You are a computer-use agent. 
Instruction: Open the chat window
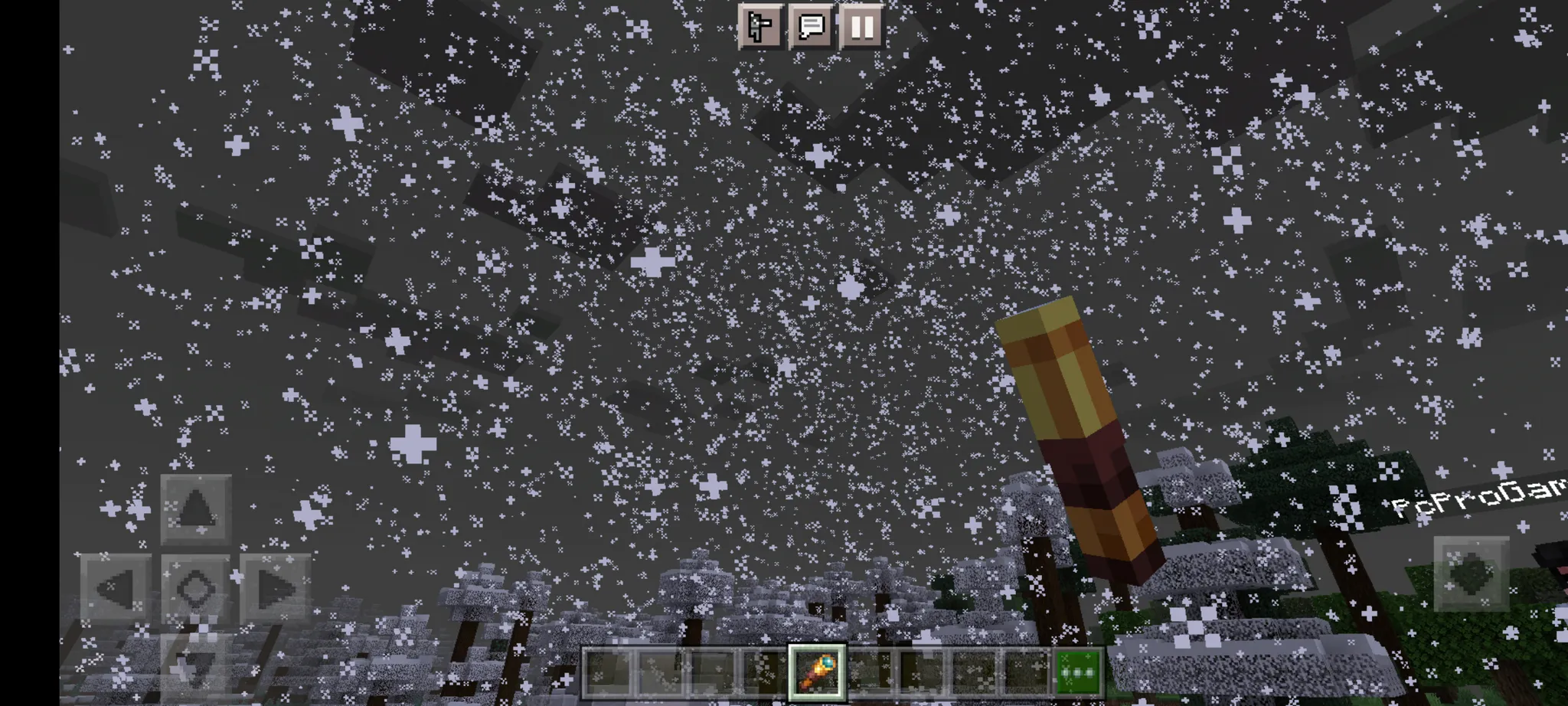click(x=811, y=27)
